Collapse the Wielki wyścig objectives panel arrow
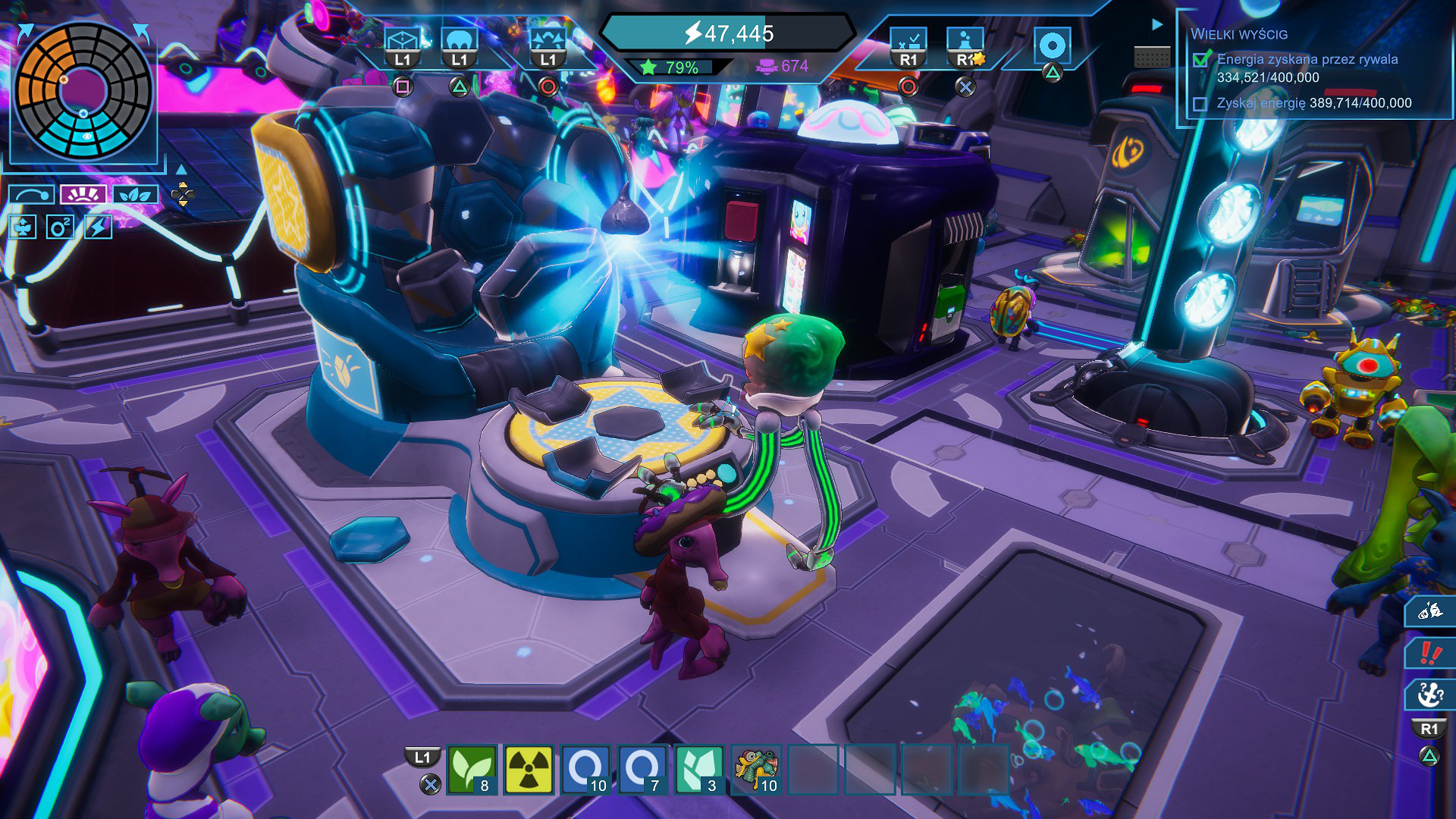Image resolution: width=1456 pixels, height=819 pixels. 1157,24
